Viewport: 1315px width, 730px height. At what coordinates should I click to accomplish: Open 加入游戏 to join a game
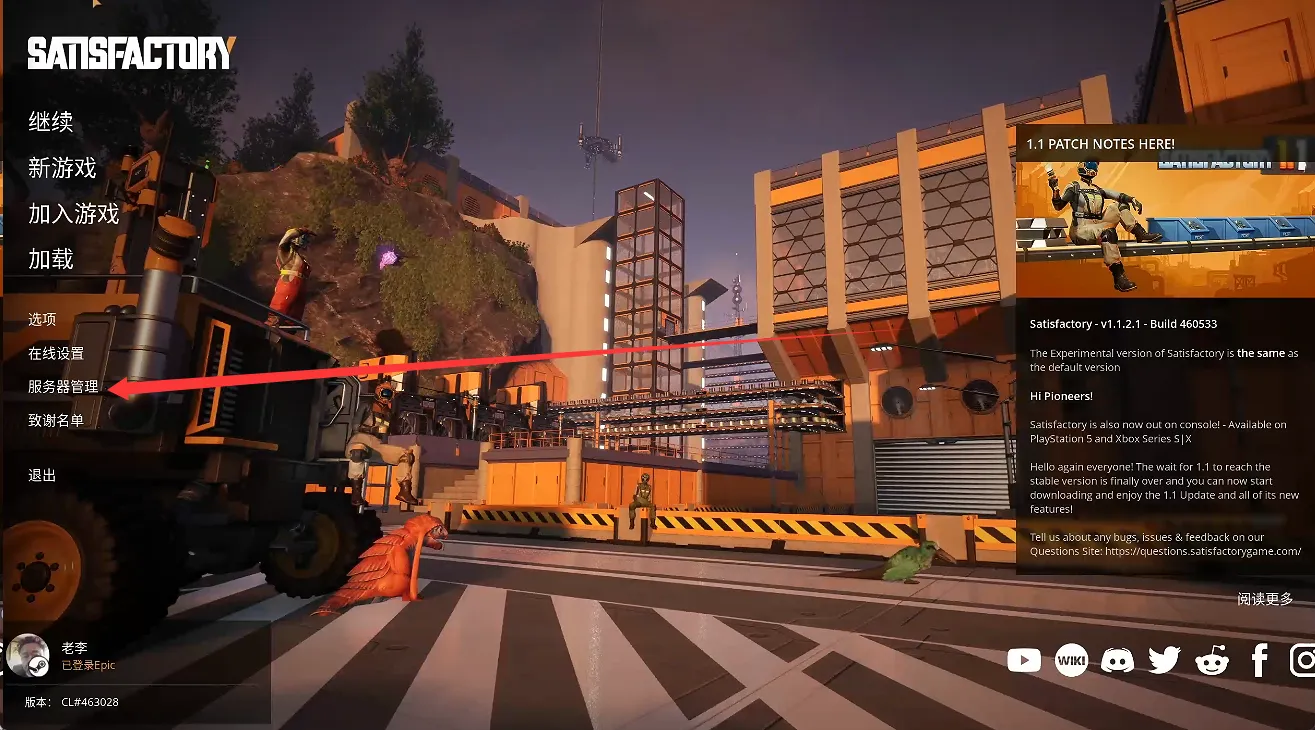click(x=73, y=213)
